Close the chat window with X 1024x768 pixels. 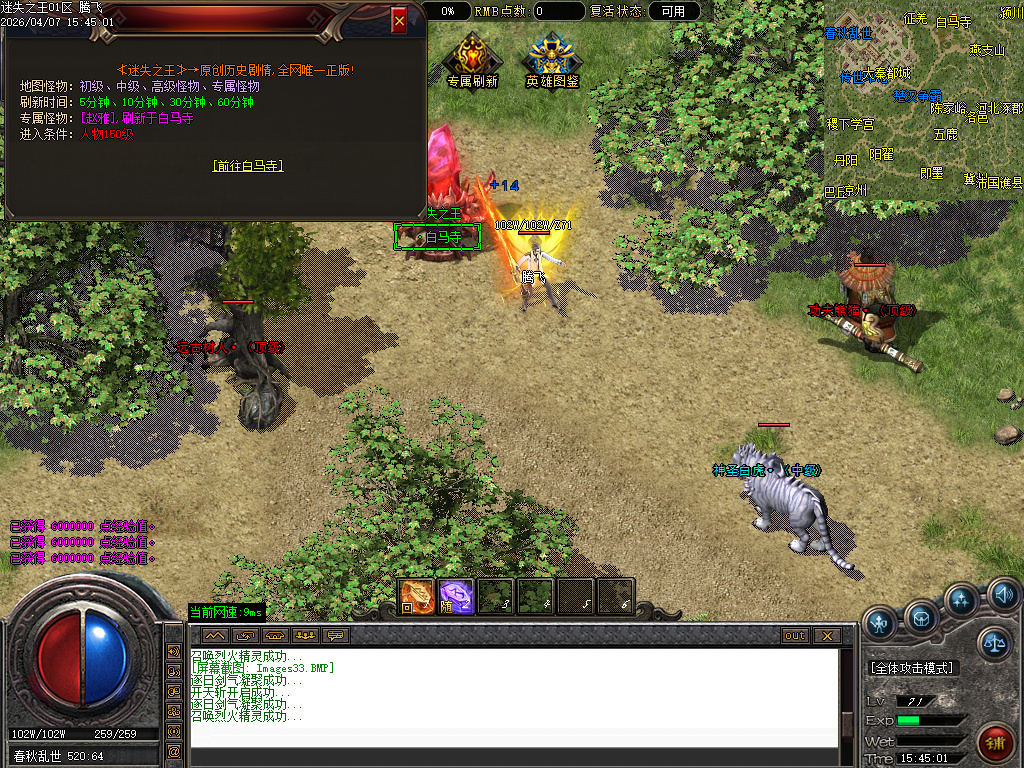coord(827,636)
